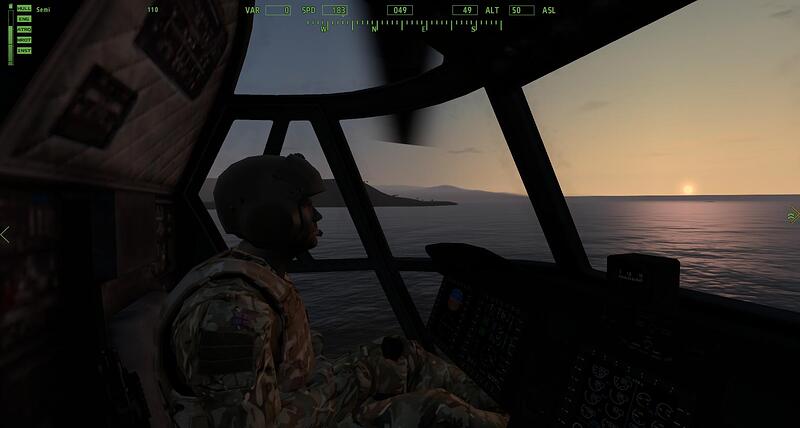This screenshot has width=800, height=428.
Task: Select the ENG engine status indicator
Action: [x=24, y=19]
